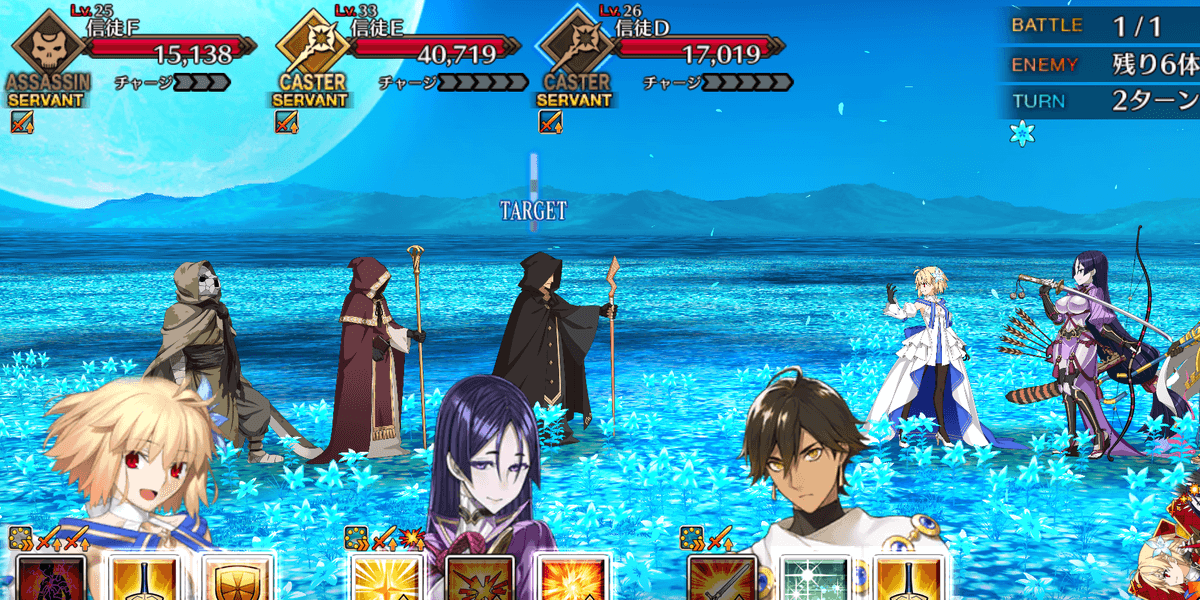1200x600 pixels.
Task: Activate the blonde servant's shield skill
Action: [238, 578]
